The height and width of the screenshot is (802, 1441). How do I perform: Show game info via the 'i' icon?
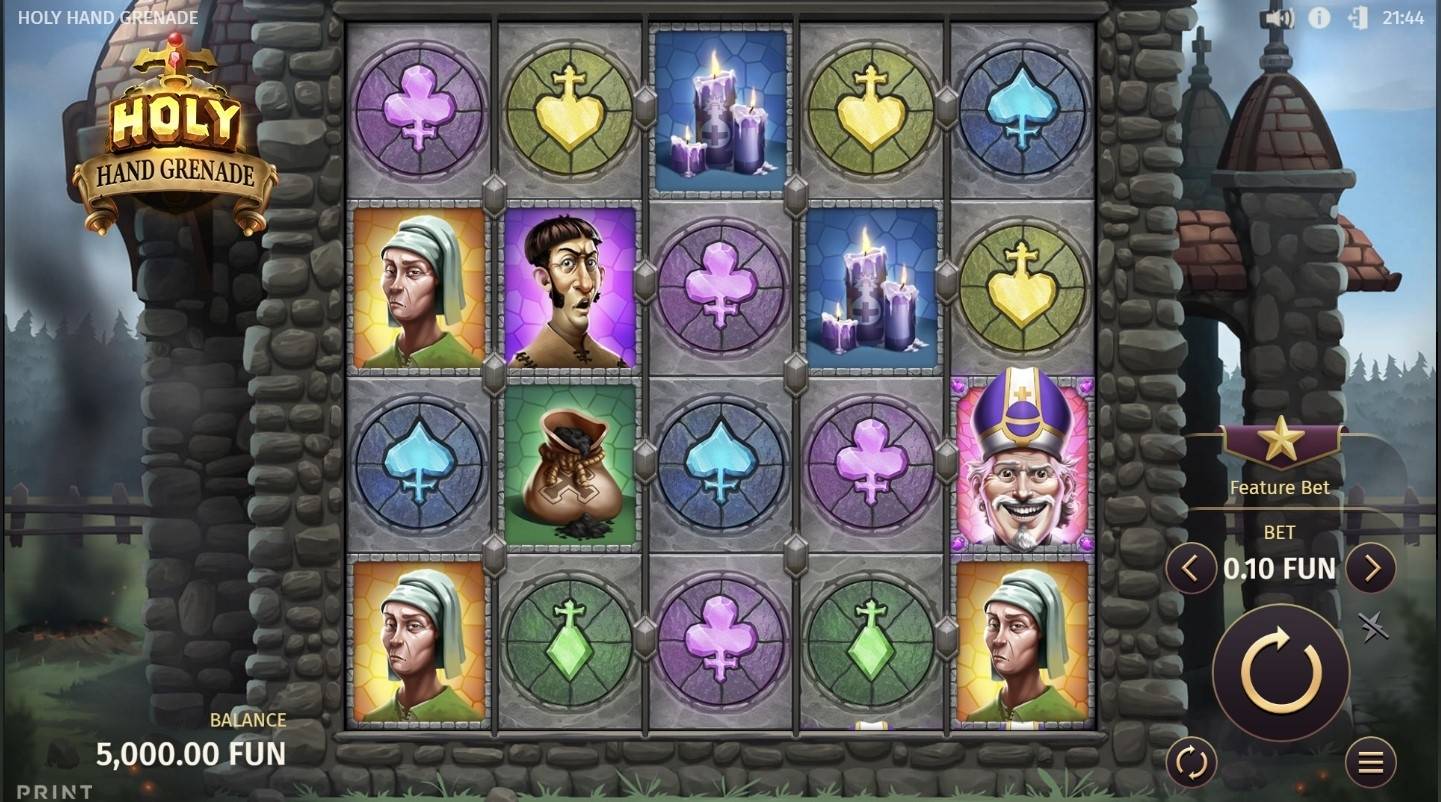pyautogui.click(x=1319, y=18)
